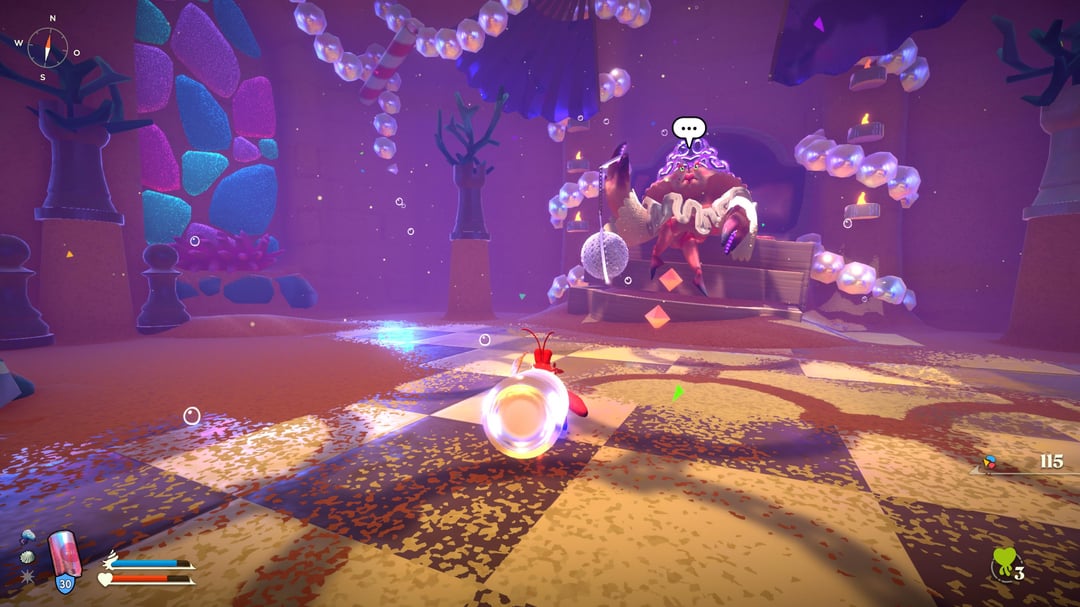Viewport: 1080px width, 607px height.
Task: Click the green heart kelp item icon
Action: coord(1003,564)
